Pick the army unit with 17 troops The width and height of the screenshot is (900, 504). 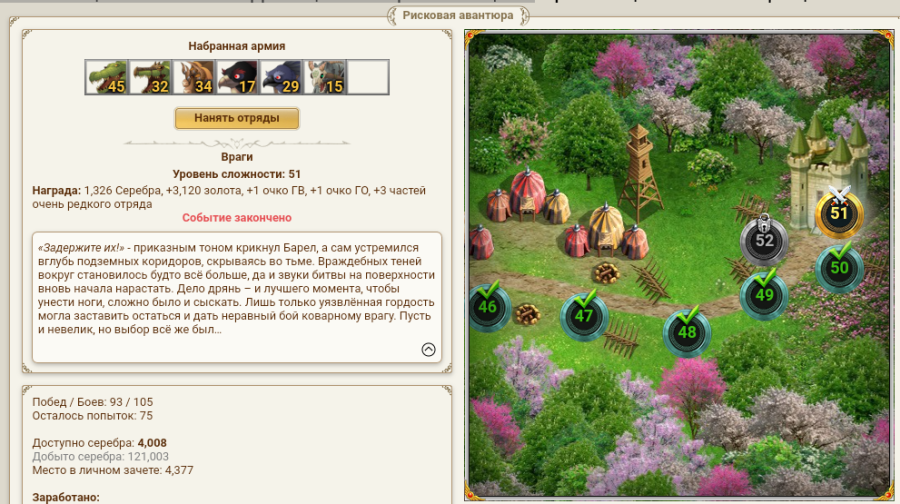click(237, 77)
